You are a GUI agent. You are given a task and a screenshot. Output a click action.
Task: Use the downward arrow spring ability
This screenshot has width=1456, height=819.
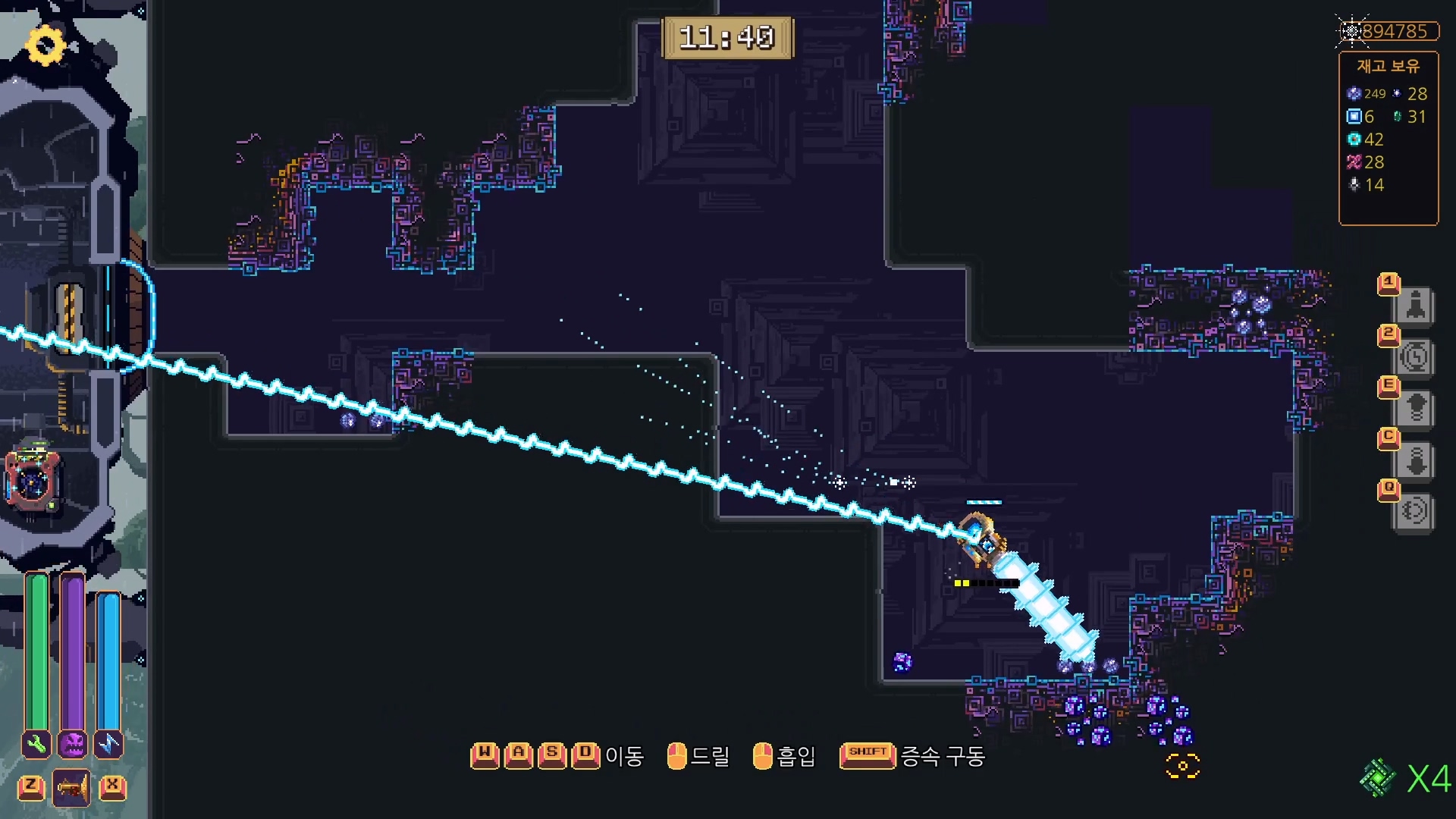(x=1415, y=460)
